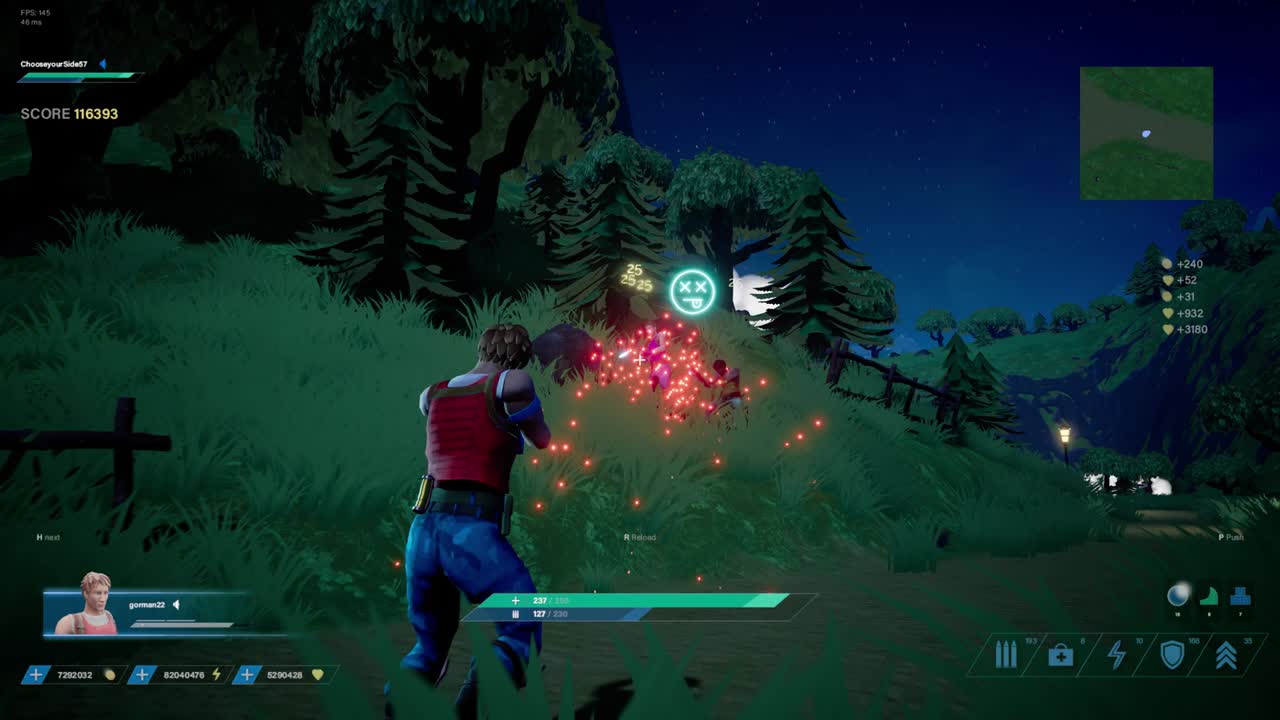This screenshot has height=720, width=1280.
Task: Select the ammo bullets slot
Action: tap(1005, 655)
